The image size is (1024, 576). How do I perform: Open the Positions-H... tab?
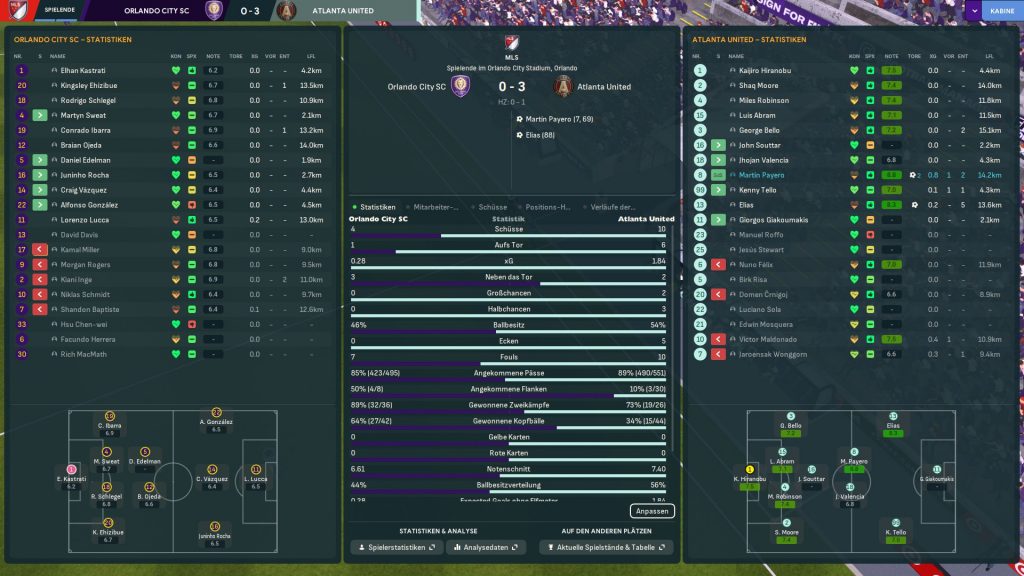[551, 207]
